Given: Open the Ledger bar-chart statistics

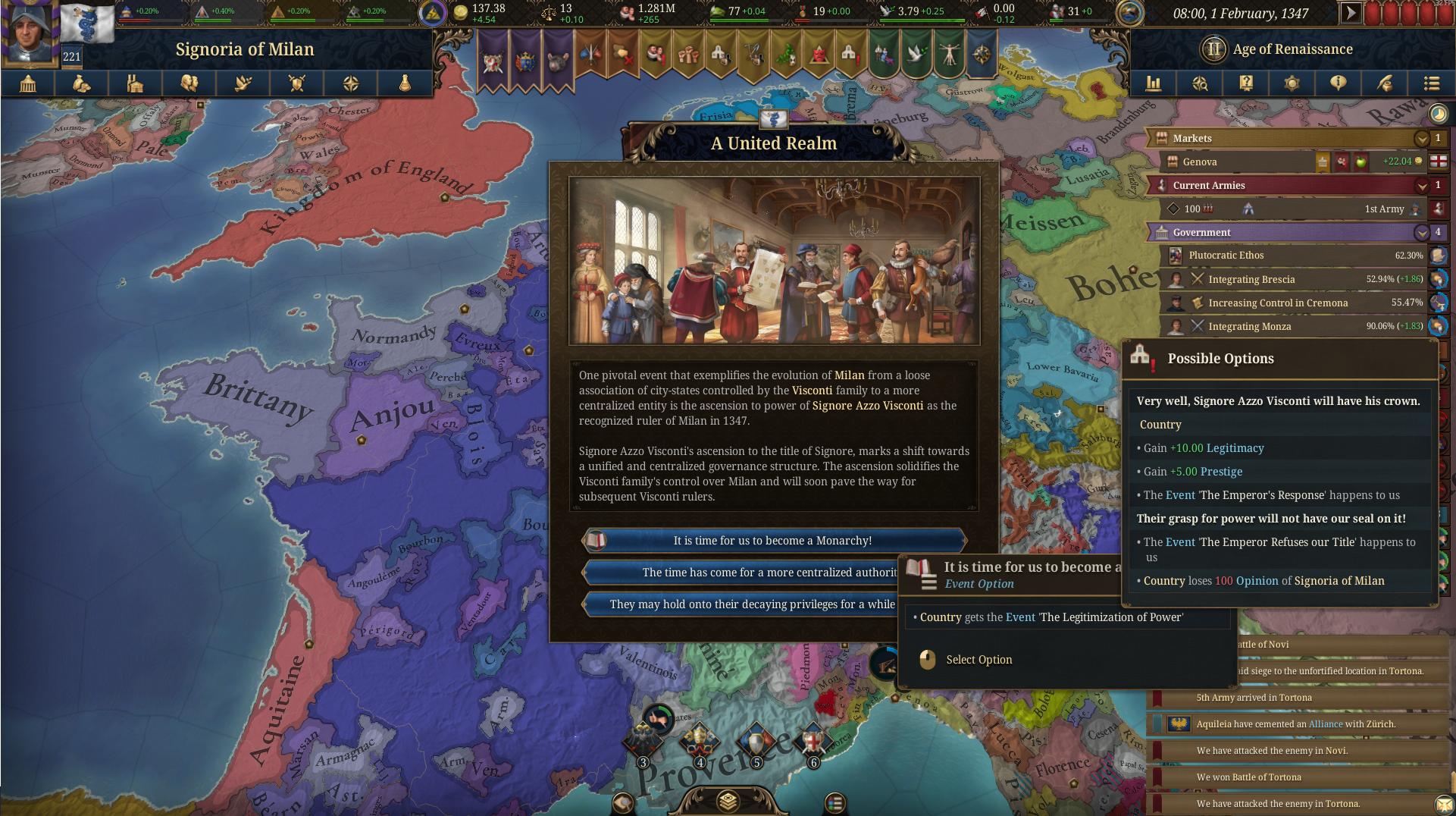Looking at the screenshot, I should 1154,83.
